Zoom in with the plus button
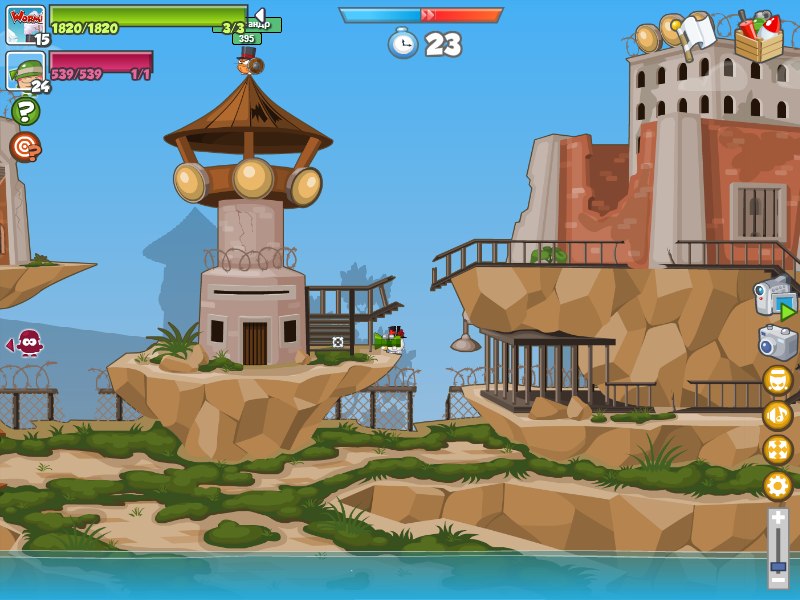The image size is (800, 600). pyautogui.click(x=777, y=517)
